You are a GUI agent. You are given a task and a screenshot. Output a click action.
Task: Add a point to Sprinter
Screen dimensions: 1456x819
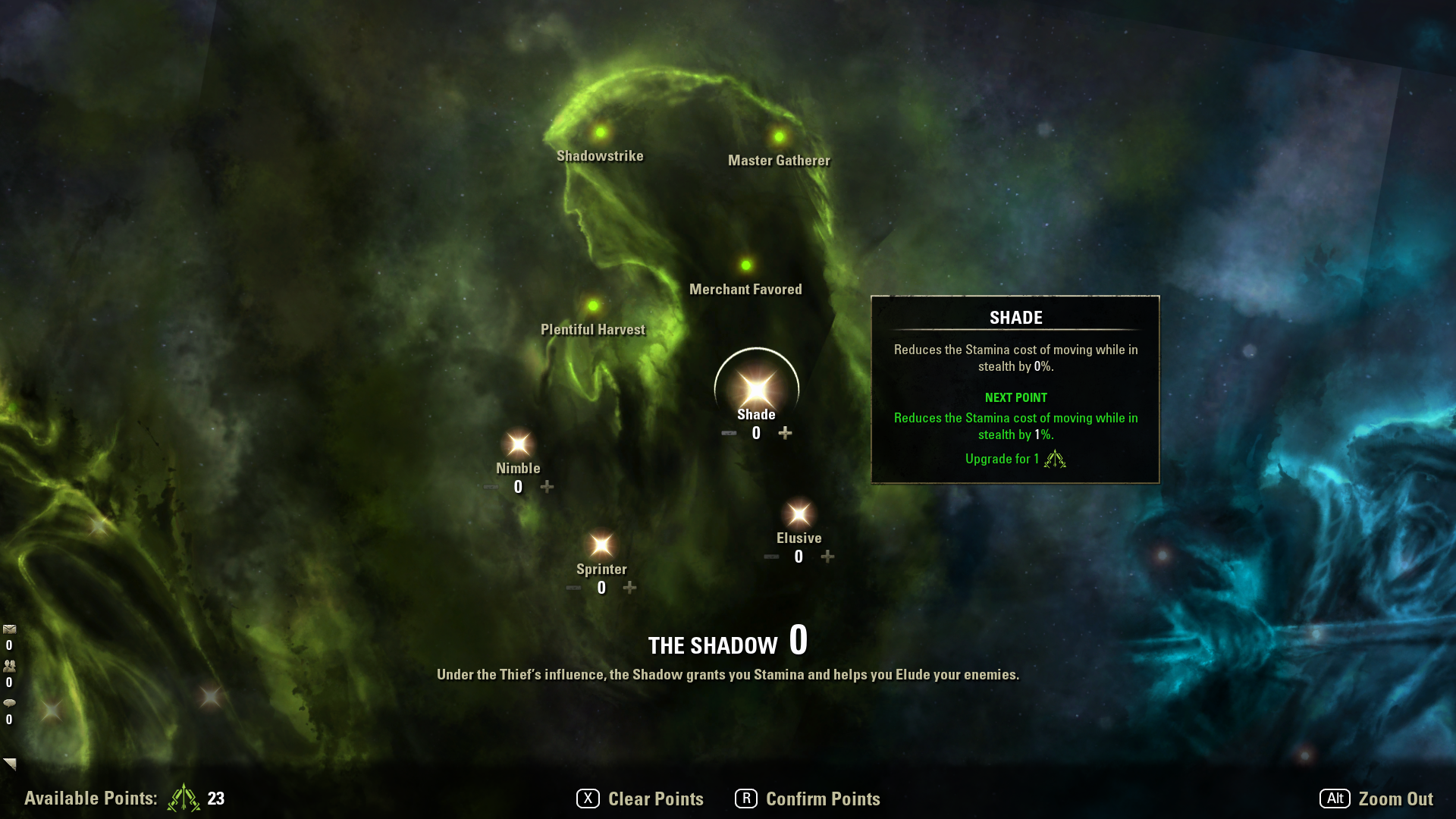coord(629,588)
